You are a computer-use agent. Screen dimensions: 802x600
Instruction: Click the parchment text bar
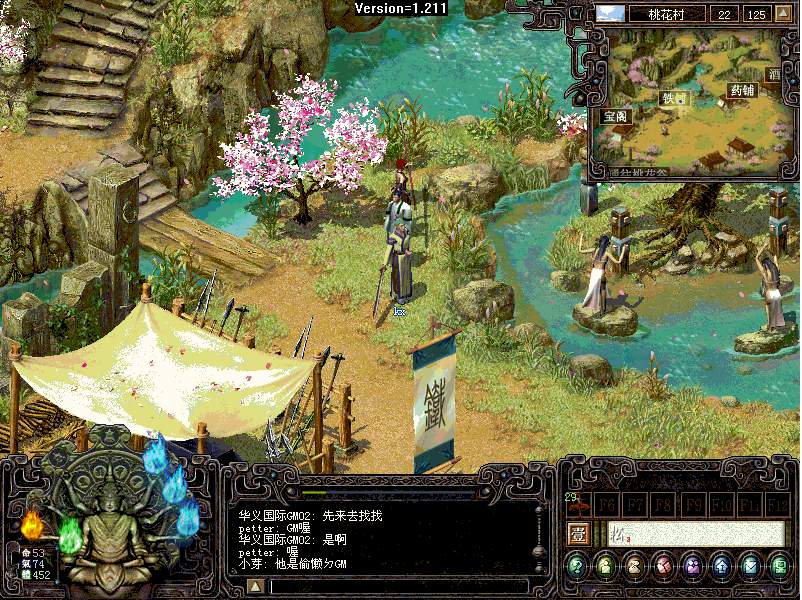[x=696, y=533]
